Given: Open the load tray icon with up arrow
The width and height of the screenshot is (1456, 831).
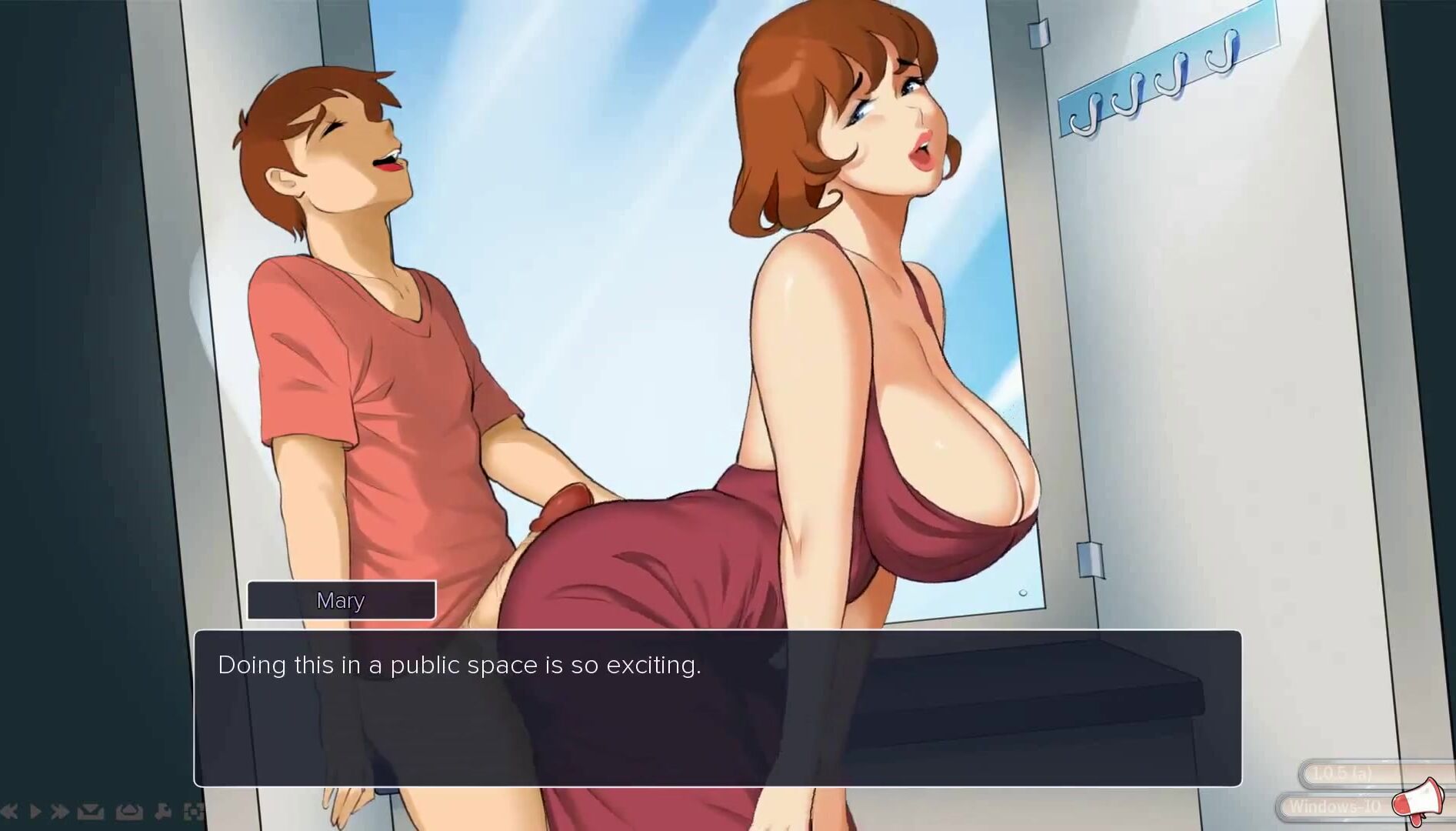Looking at the screenshot, I should [128, 811].
